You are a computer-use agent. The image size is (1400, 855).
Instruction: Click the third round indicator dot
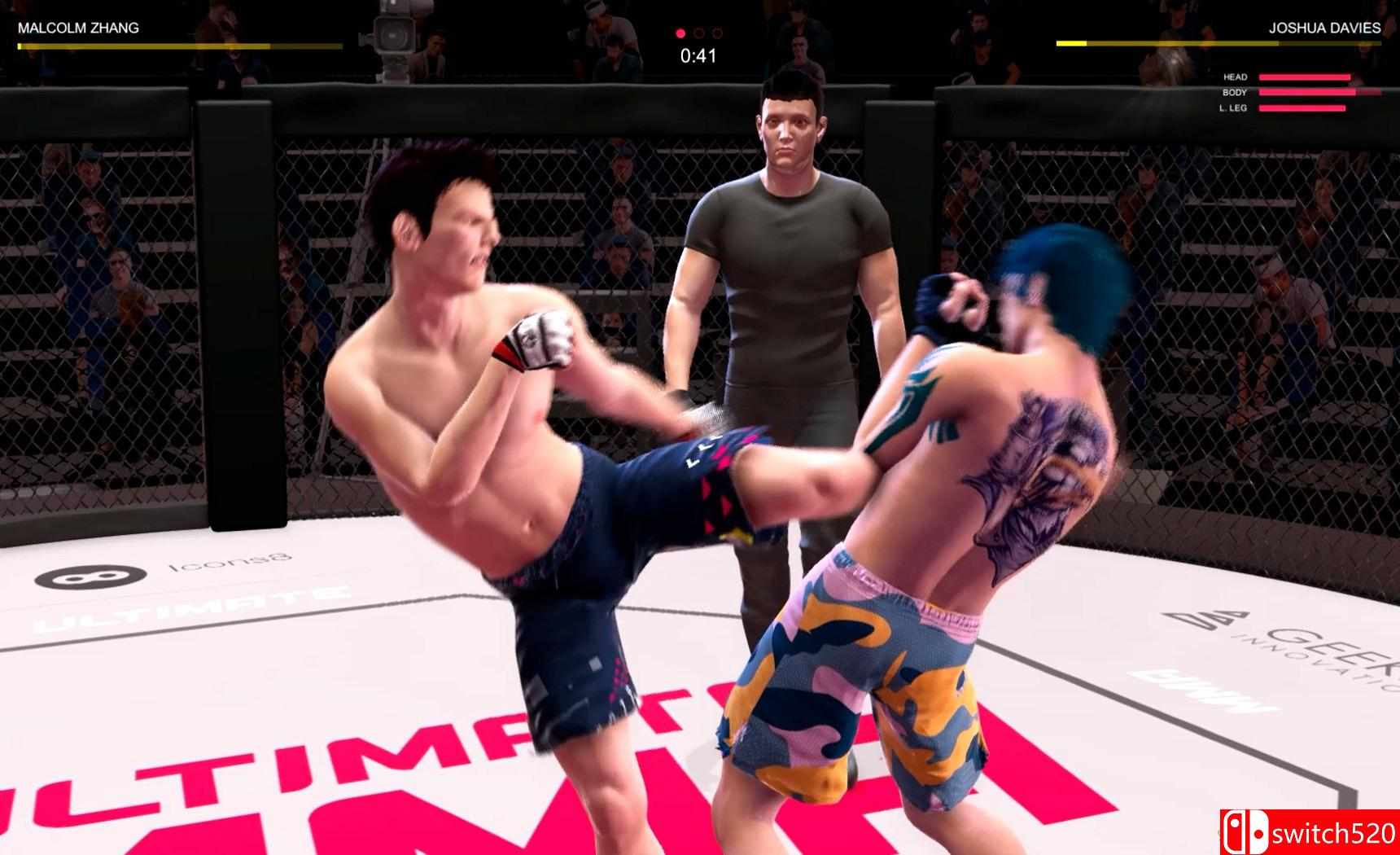(716, 34)
